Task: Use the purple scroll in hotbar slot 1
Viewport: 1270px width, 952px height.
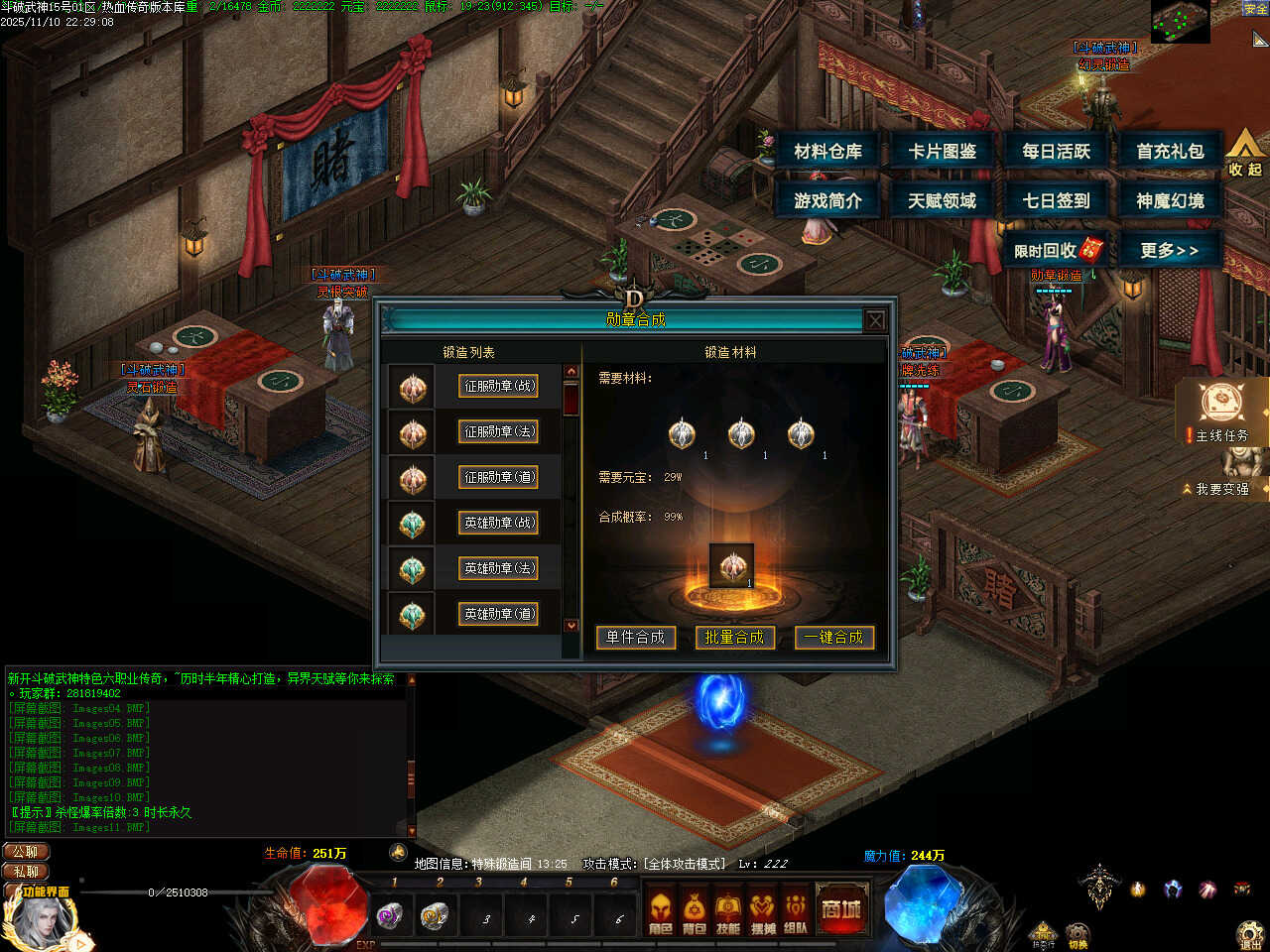Action: tap(391, 916)
